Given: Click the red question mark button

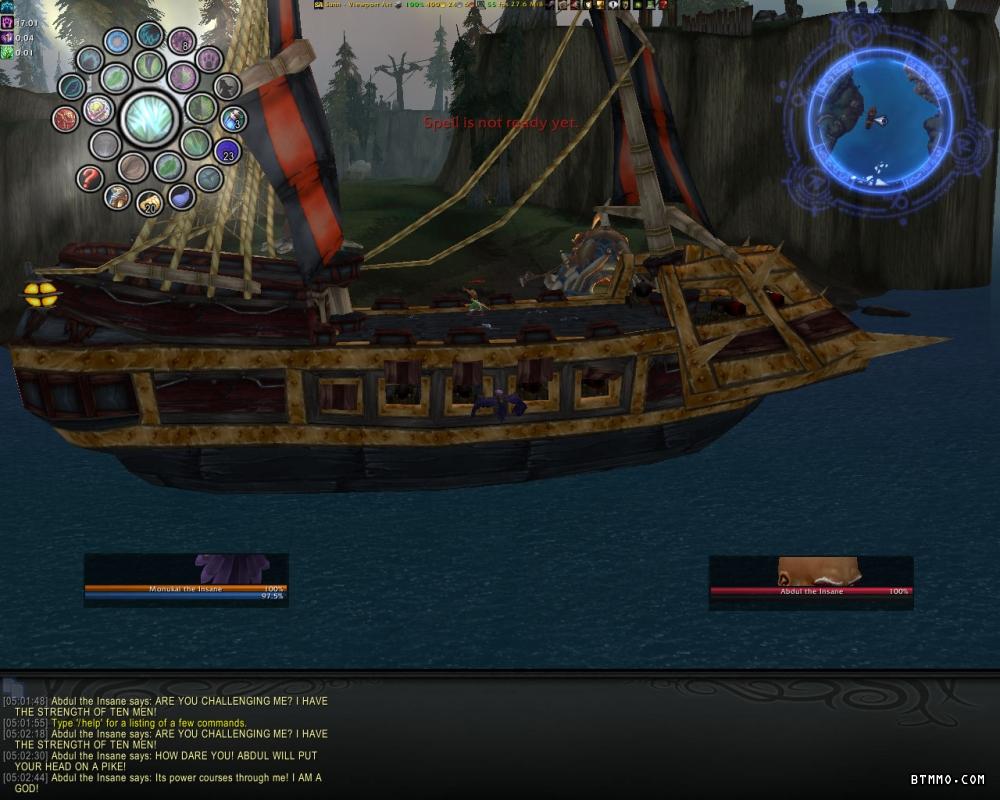Looking at the screenshot, I should tap(90, 179).
